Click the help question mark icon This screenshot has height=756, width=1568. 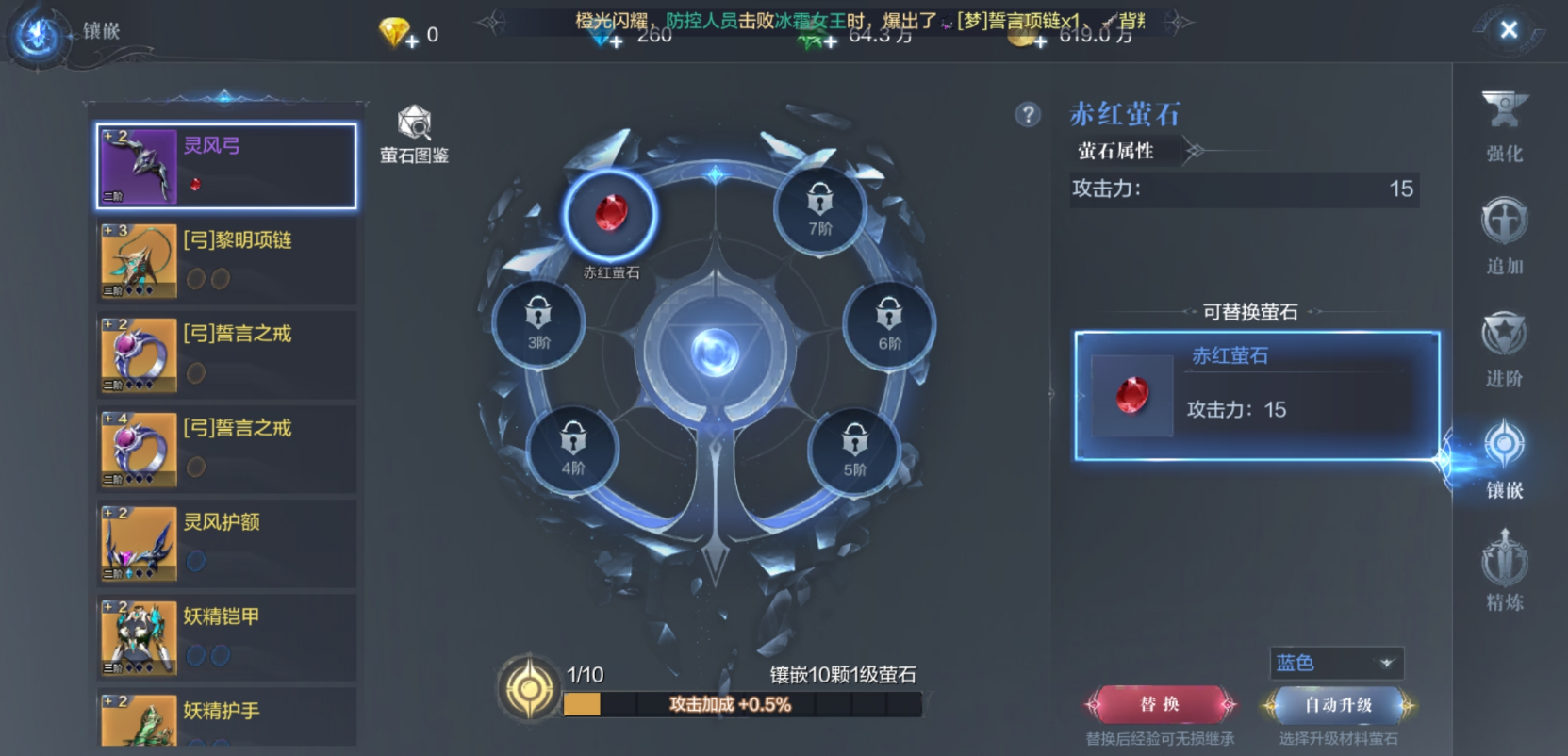pos(1028,116)
